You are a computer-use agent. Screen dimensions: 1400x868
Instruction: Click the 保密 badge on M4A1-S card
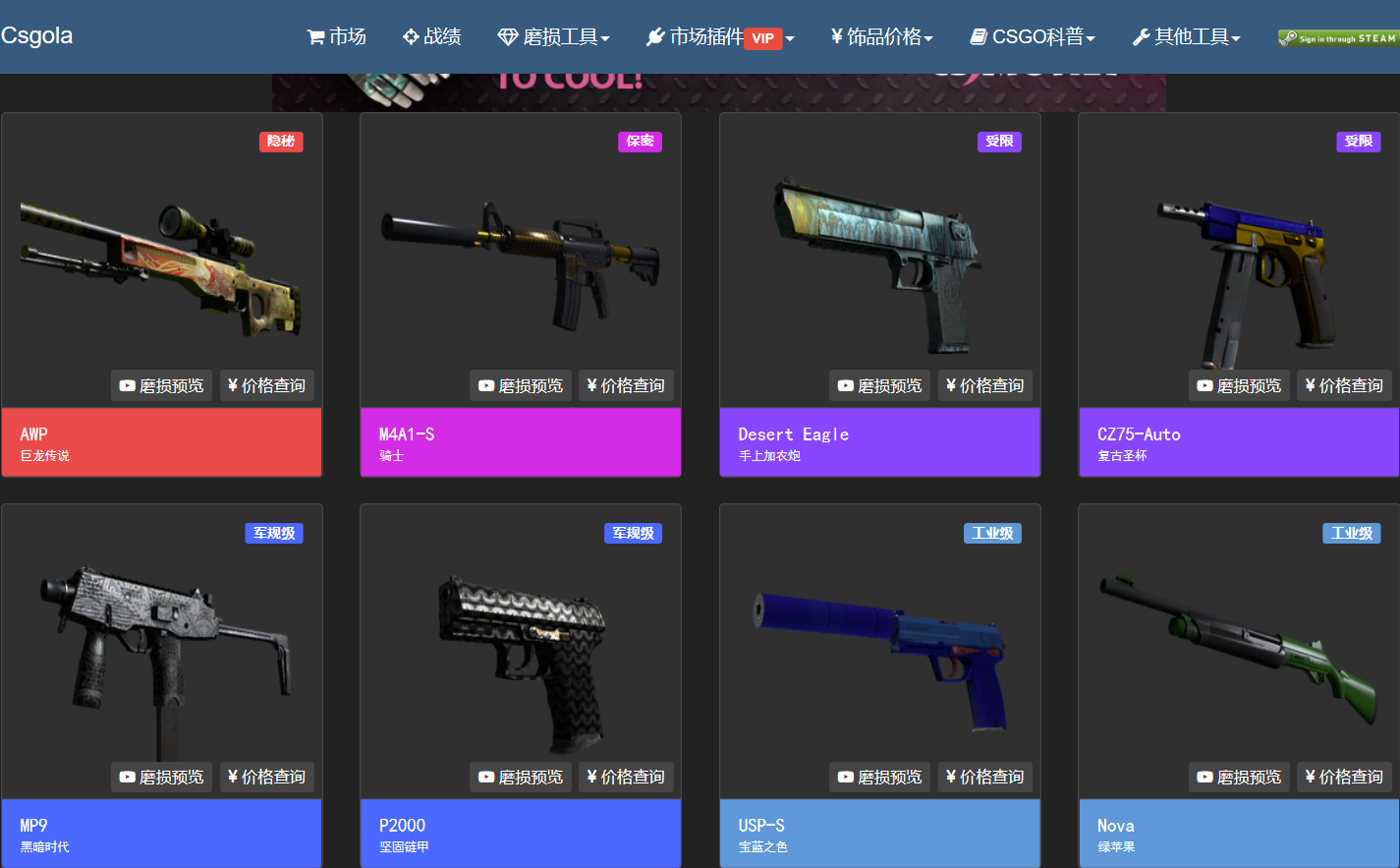click(x=640, y=142)
